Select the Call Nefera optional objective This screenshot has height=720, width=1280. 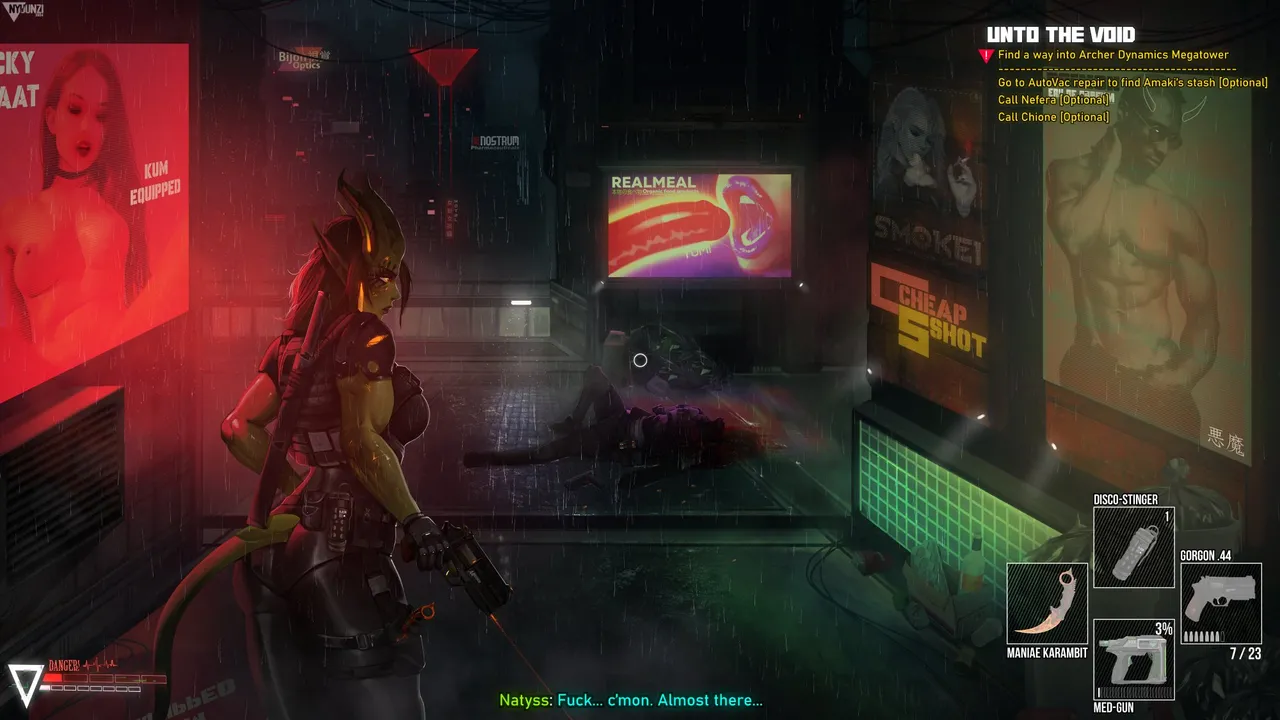point(1053,100)
